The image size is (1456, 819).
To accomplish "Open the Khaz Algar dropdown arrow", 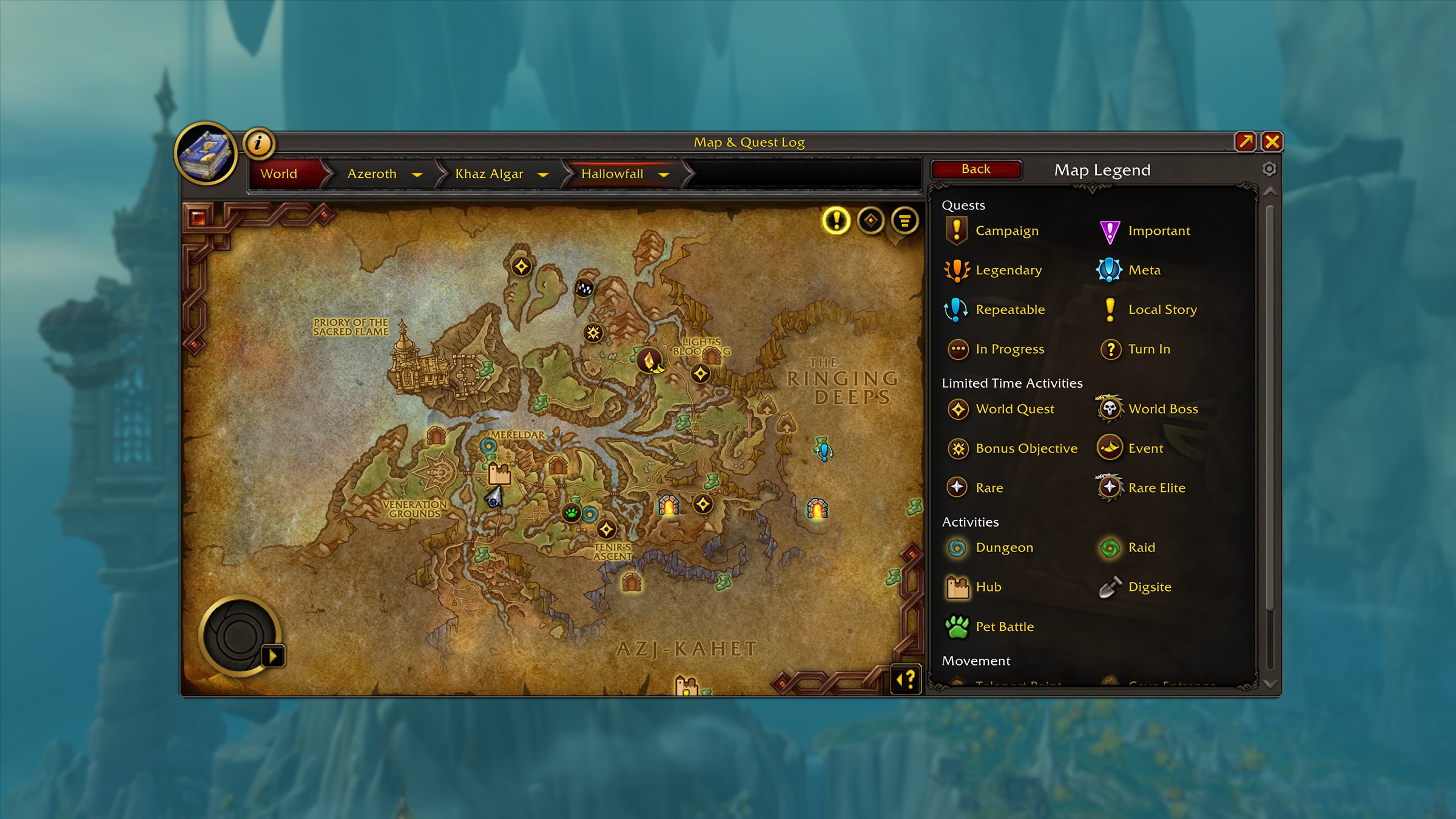I will [543, 174].
